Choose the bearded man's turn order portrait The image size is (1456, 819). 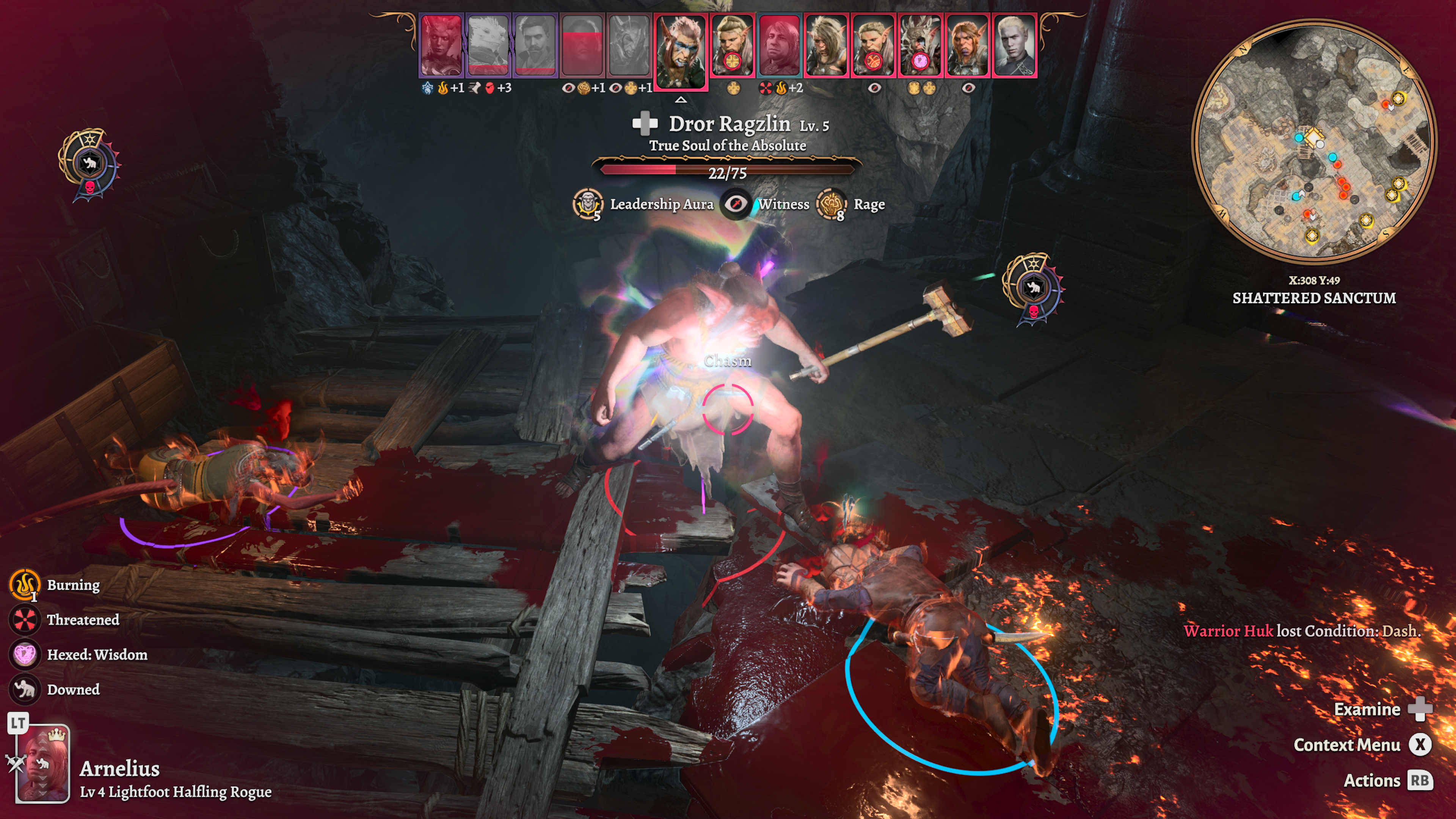(x=535, y=45)
